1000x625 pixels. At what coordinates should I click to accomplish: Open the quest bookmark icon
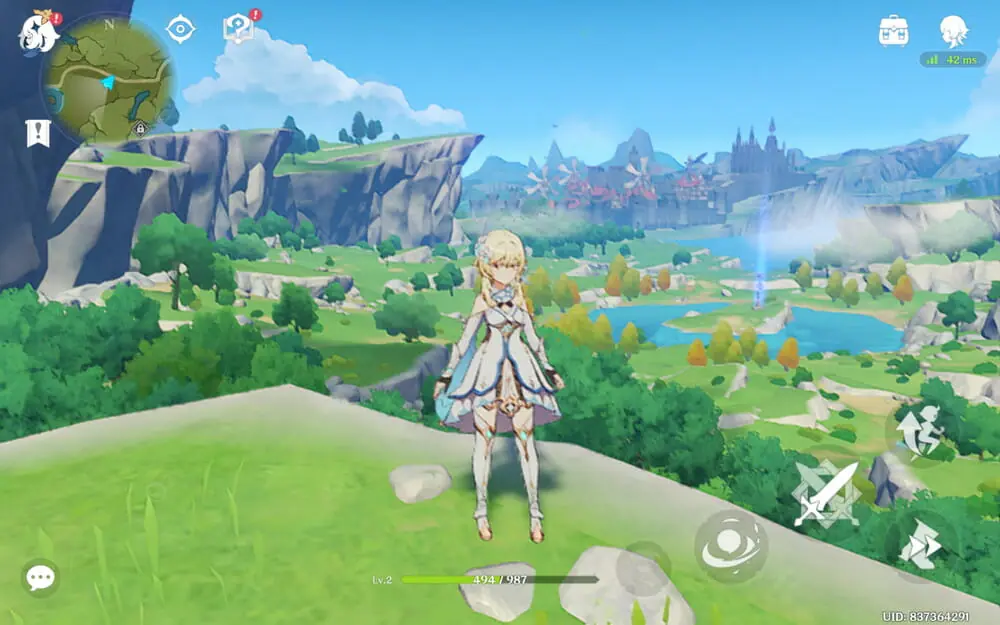pos(38,133)
